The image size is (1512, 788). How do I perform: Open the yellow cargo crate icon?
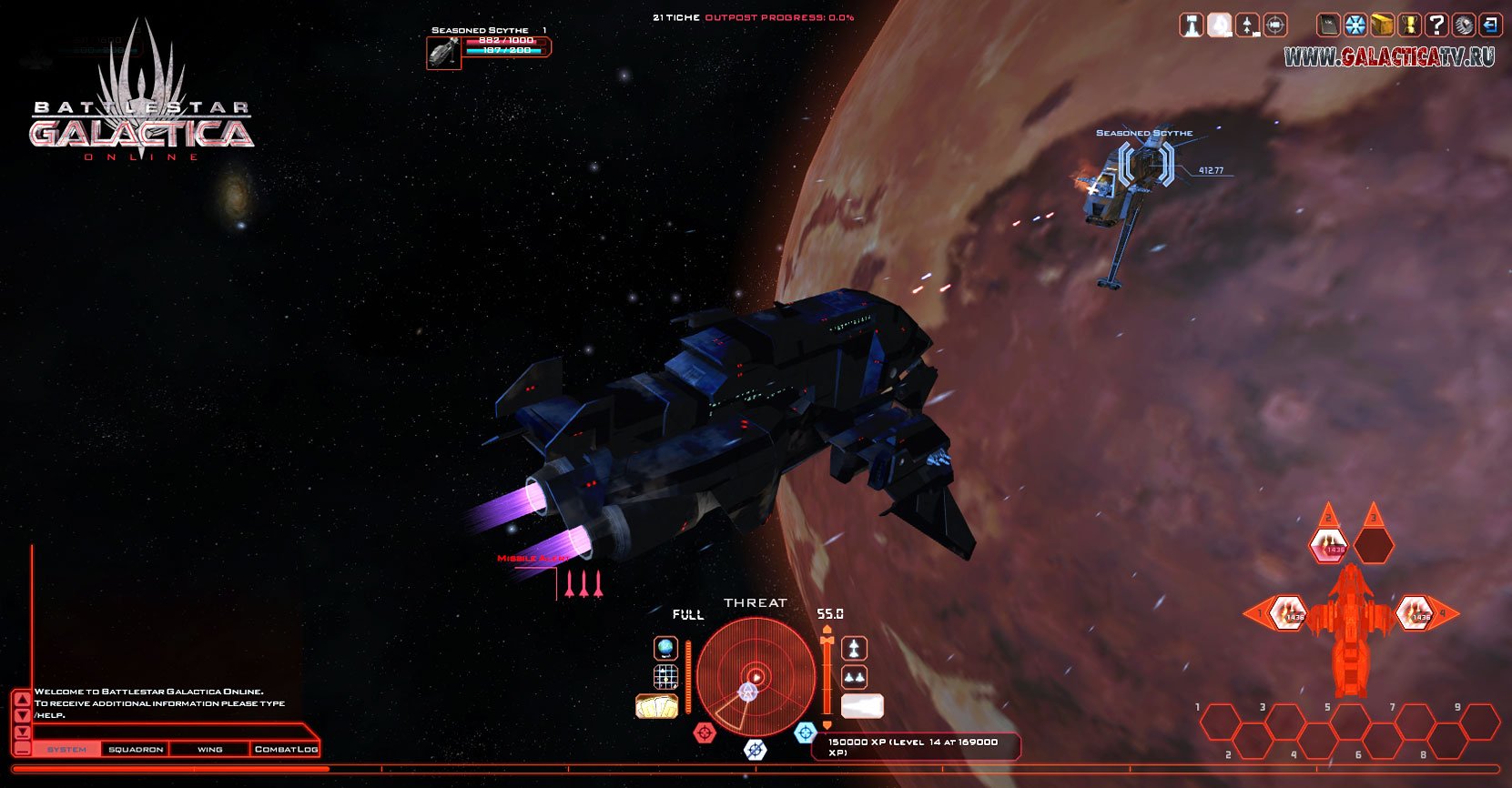tap(1382, 25)
